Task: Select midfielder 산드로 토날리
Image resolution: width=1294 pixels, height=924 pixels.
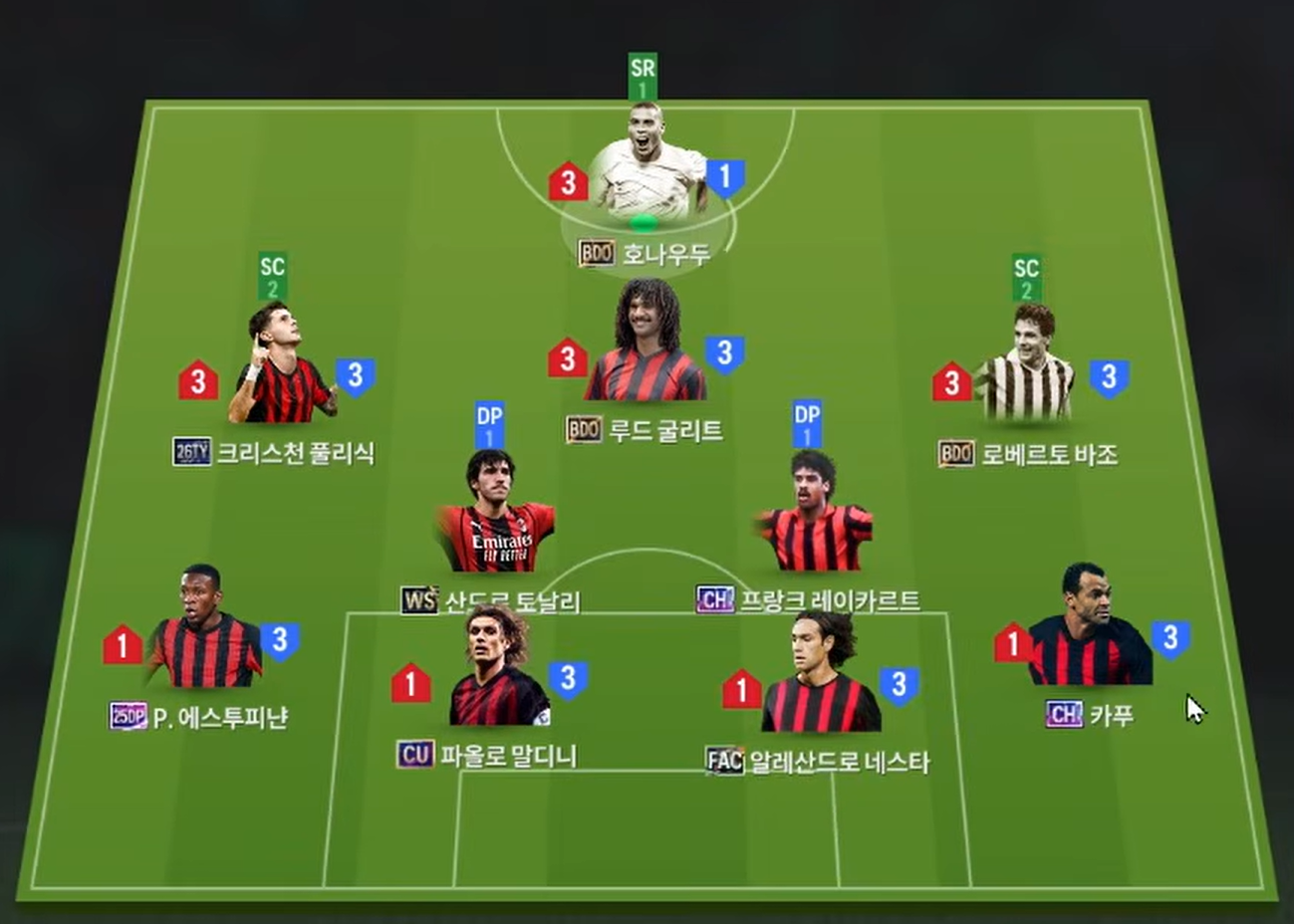Action: (495, 520)
